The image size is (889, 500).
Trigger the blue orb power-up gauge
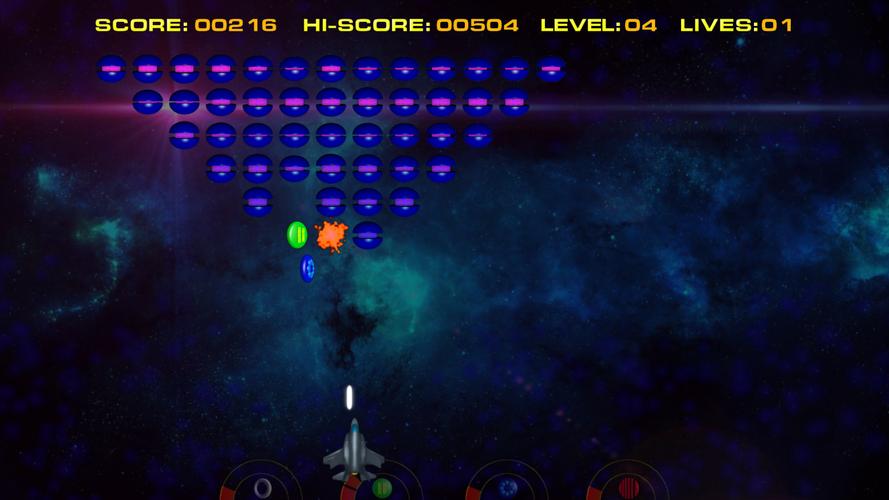point(507,487)
